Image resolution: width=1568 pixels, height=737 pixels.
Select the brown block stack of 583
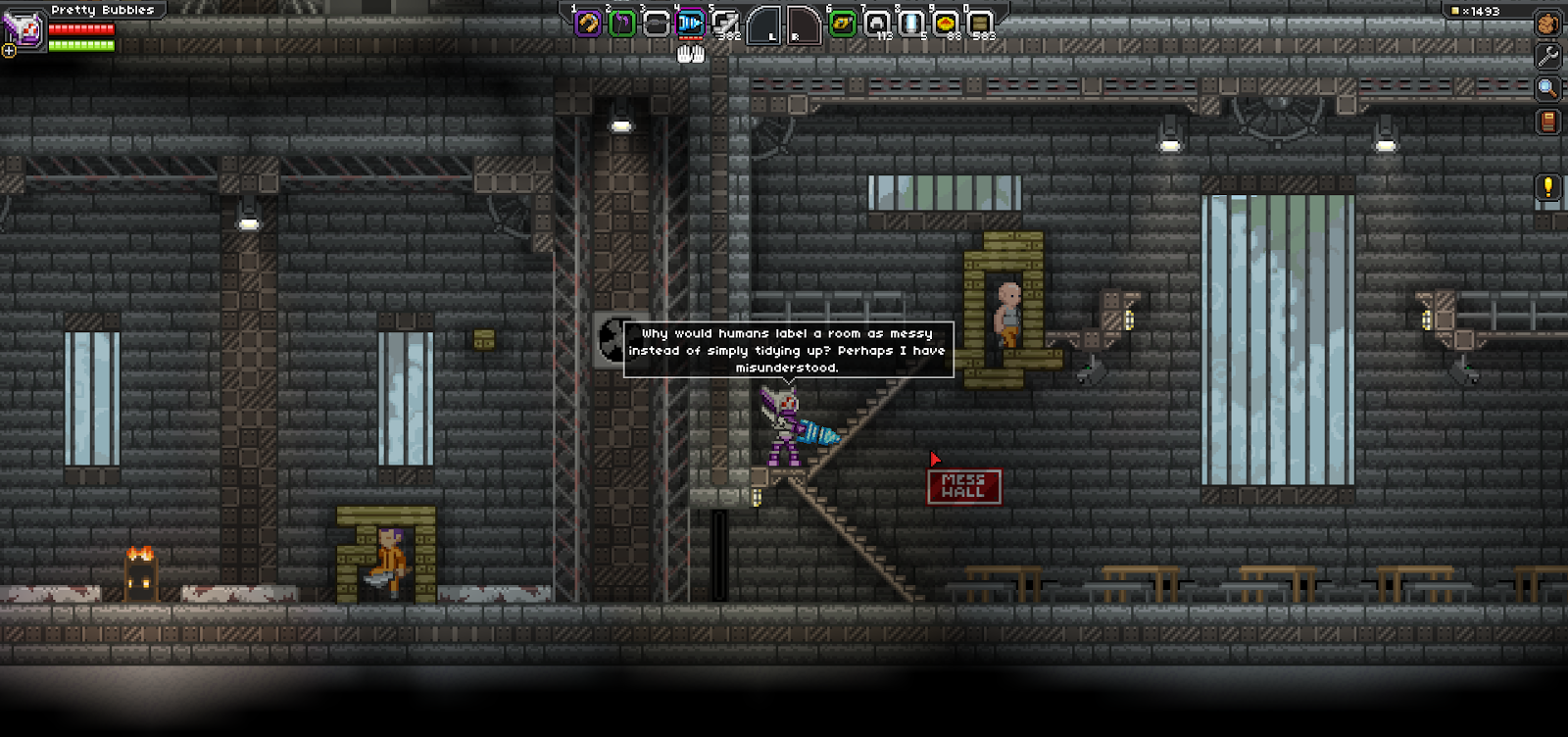(979, 23)
